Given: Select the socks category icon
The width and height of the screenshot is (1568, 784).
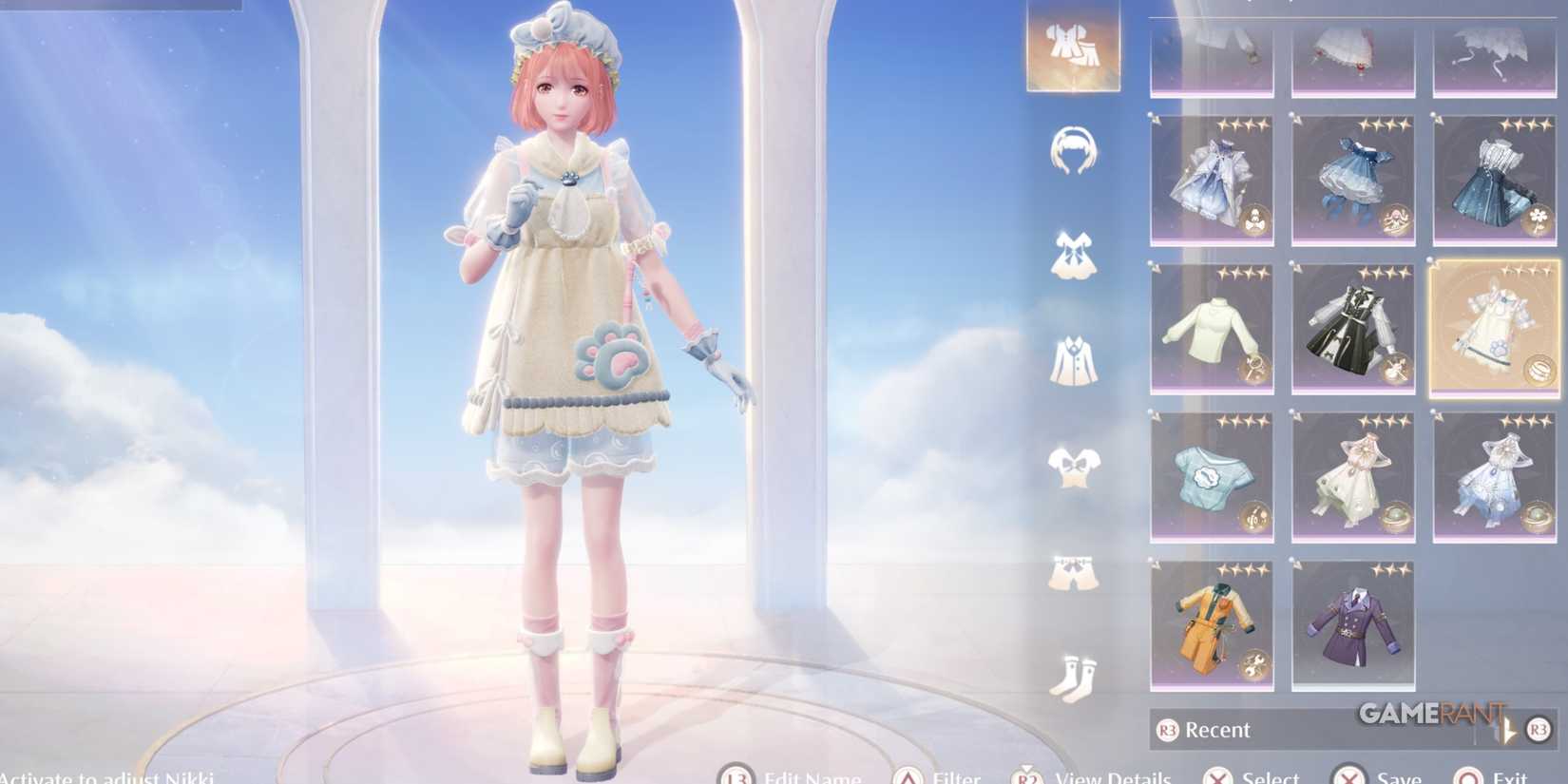Looking at the screenshot, I should 1072,670.
